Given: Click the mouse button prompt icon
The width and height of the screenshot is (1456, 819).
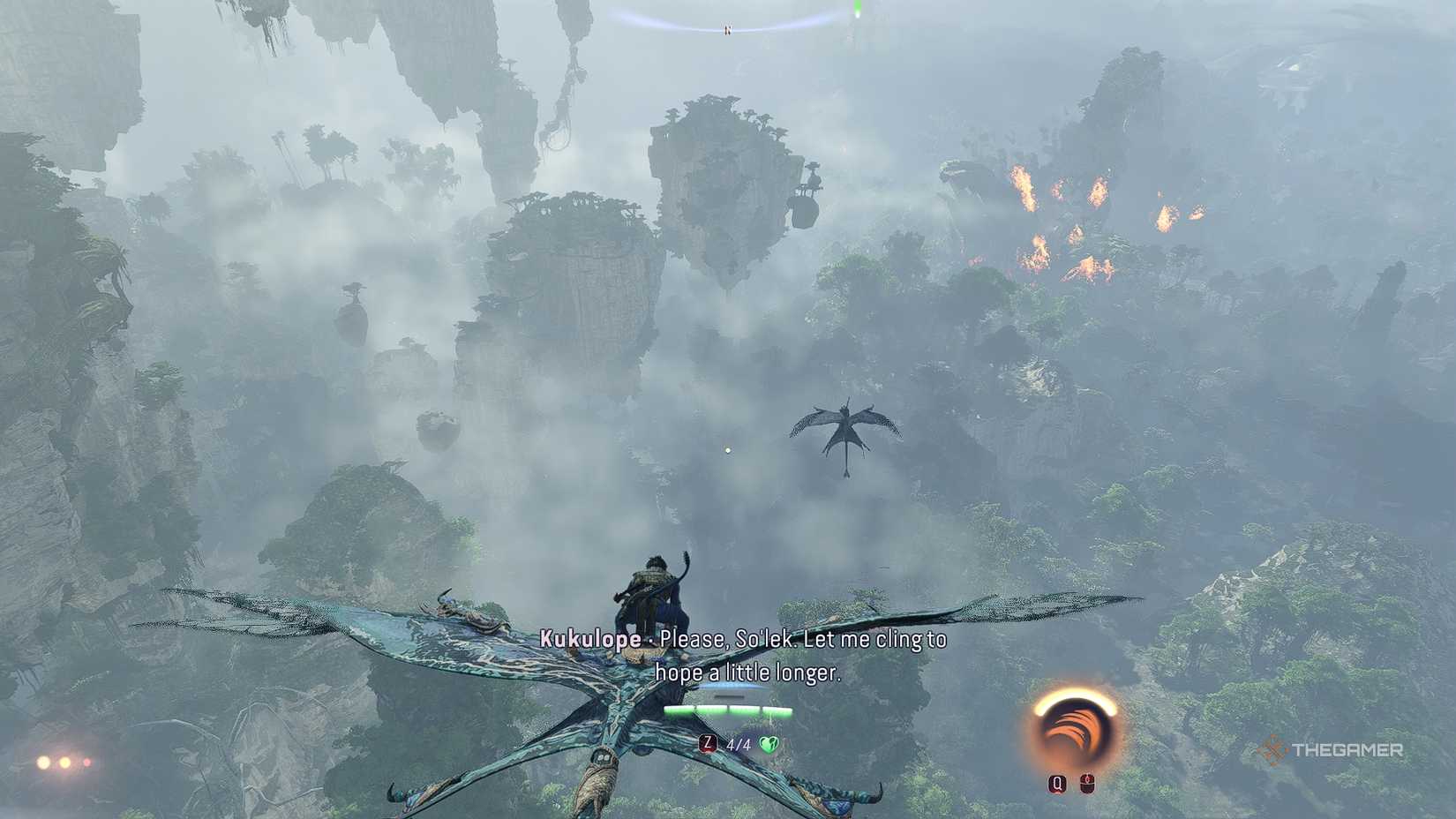Looking at the screenshot, I should 1088,784.
